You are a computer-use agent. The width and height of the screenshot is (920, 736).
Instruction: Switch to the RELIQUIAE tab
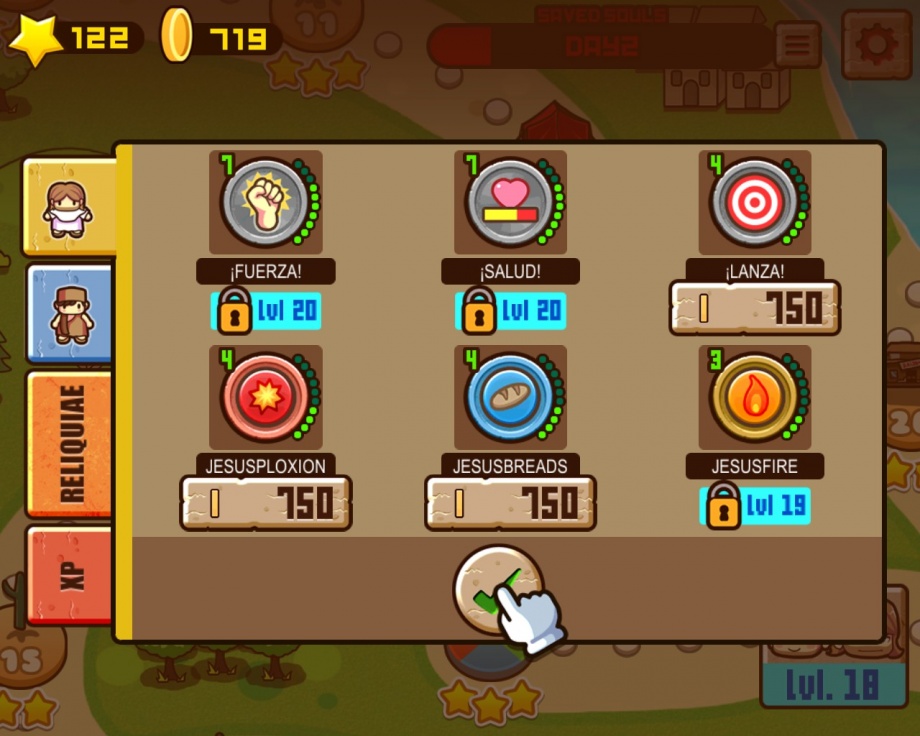click(70, 443)
